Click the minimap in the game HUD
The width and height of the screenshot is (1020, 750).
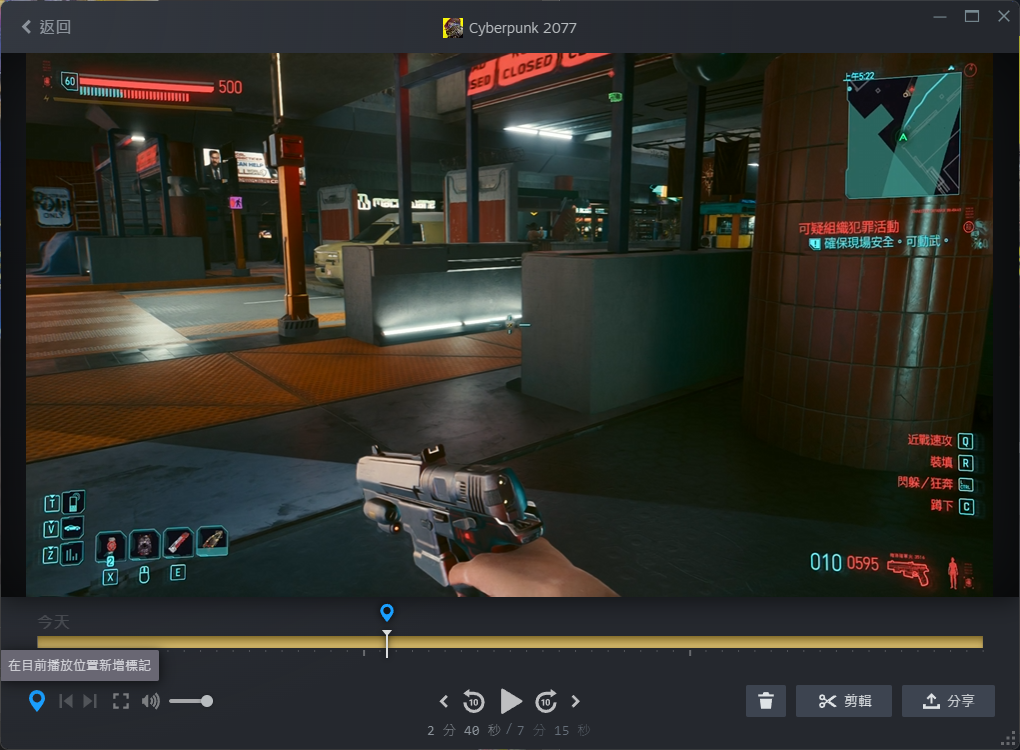904,136
